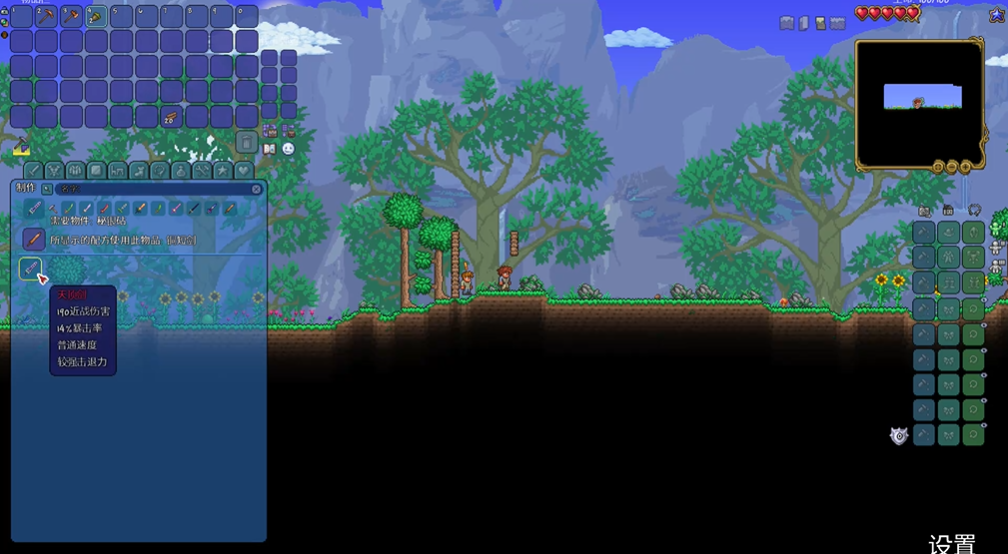Open the emote smiley face menu
This screenshot has width=1008, height=554.
click(x=288, y=148)
